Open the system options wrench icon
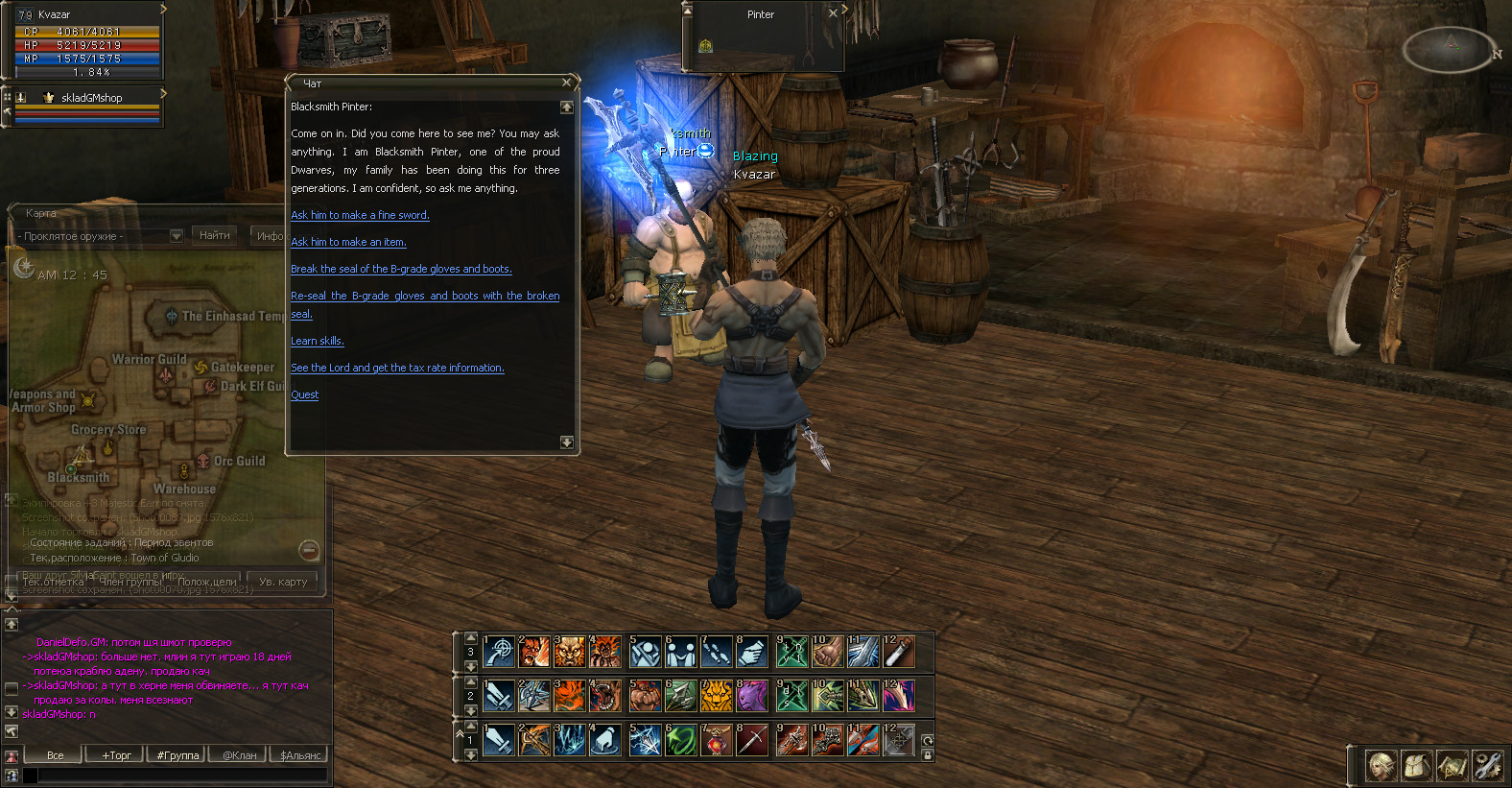Image resolution: width=1512 pixels, height=788 pixels. click(1487, 765)
